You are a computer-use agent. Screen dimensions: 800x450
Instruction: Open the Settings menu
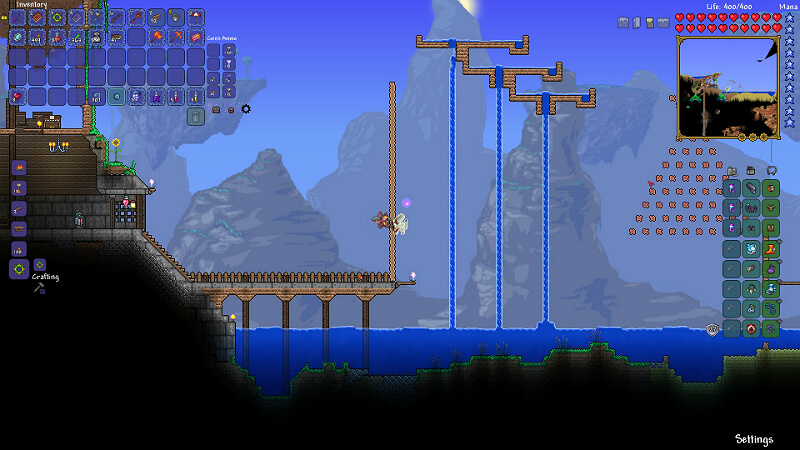click(x=754, y=438)
